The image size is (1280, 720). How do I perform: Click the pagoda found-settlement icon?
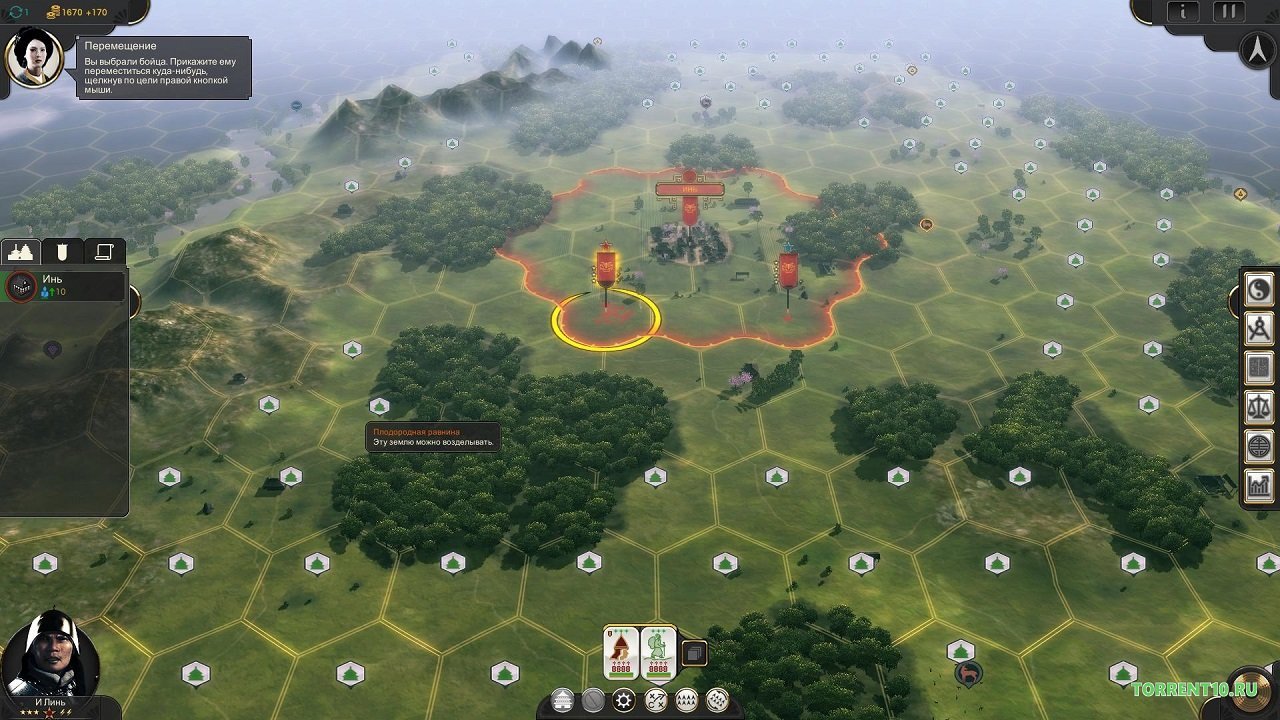[x=562, y=700]
